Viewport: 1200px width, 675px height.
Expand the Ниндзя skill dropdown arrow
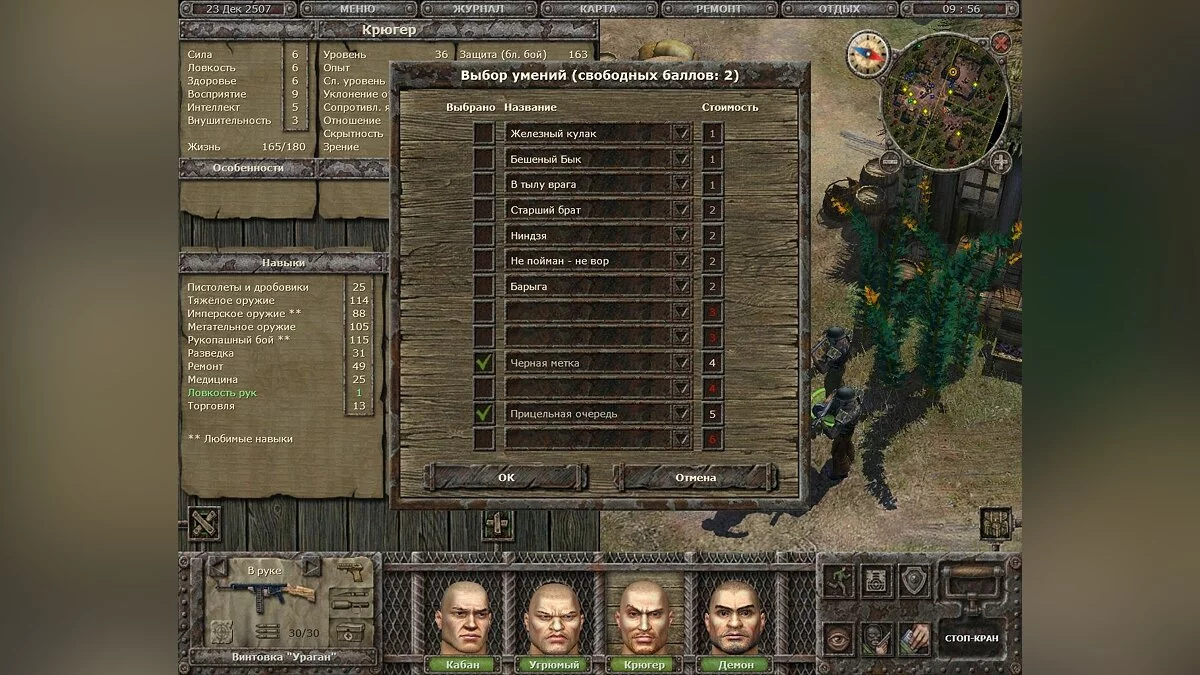point(681,235)
